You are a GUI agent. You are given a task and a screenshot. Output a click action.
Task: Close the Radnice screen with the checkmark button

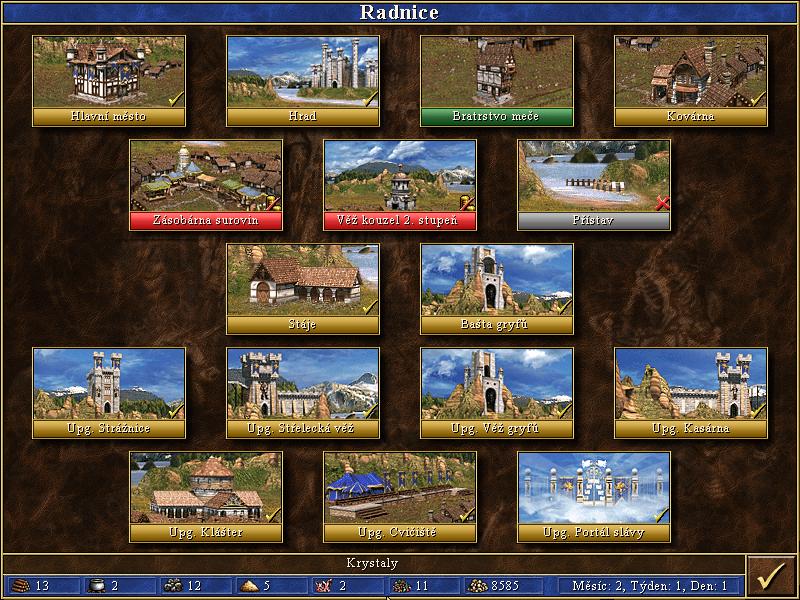770,577
